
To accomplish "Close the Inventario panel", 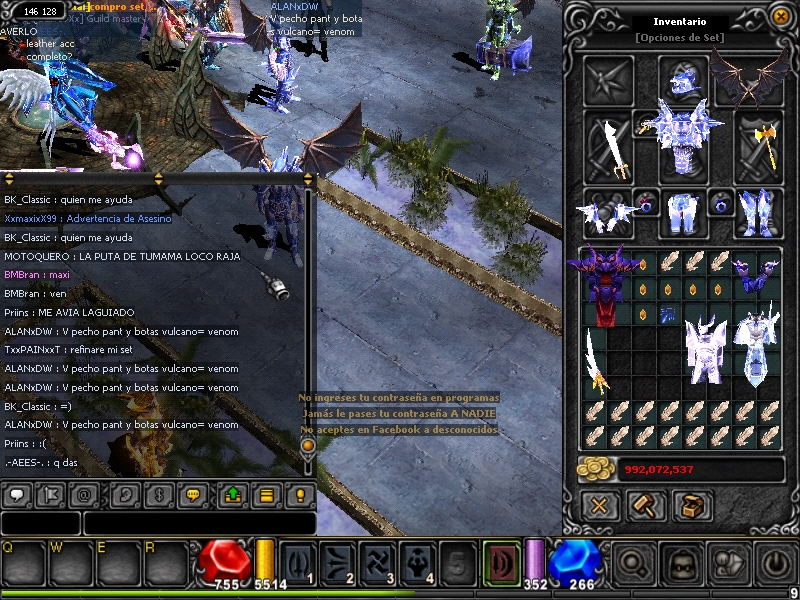I will (x=780, y=17).
